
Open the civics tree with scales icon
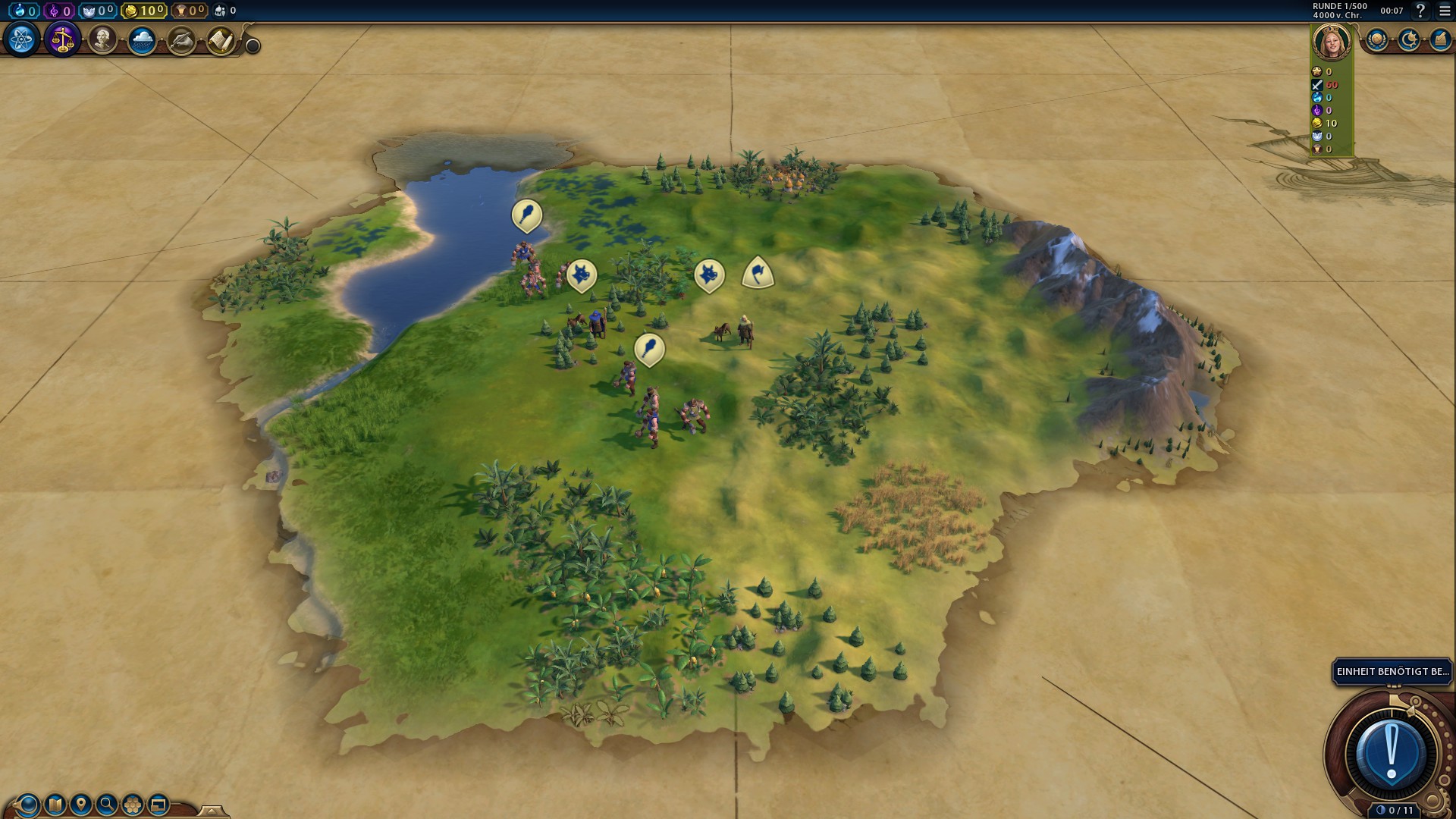coord(62,39)
